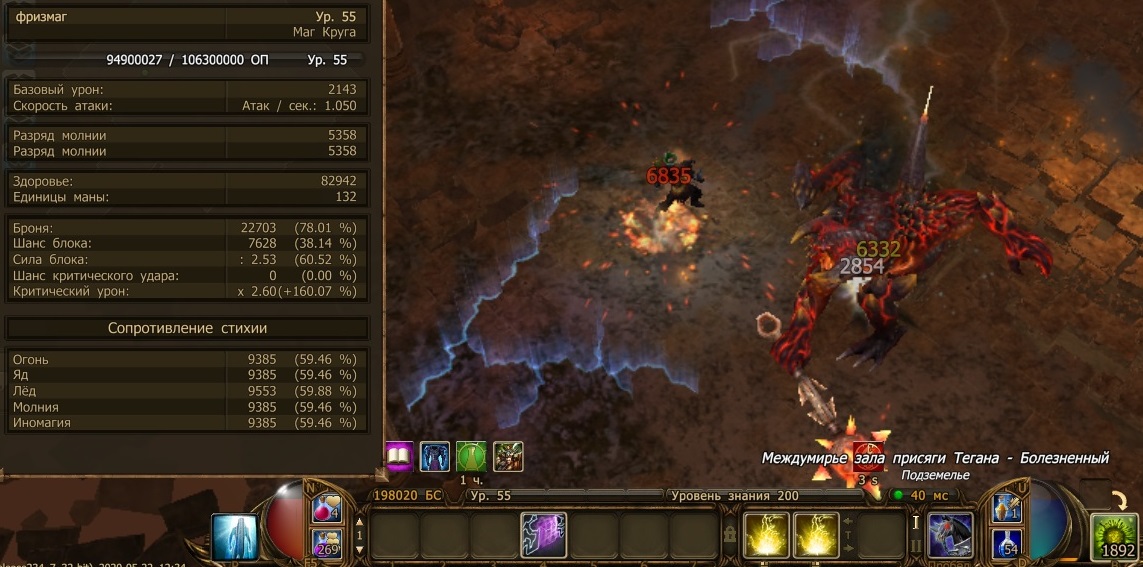Toggle the skill bar padlock
This screenshot has height=567, width=1143.
coord(730,536)
